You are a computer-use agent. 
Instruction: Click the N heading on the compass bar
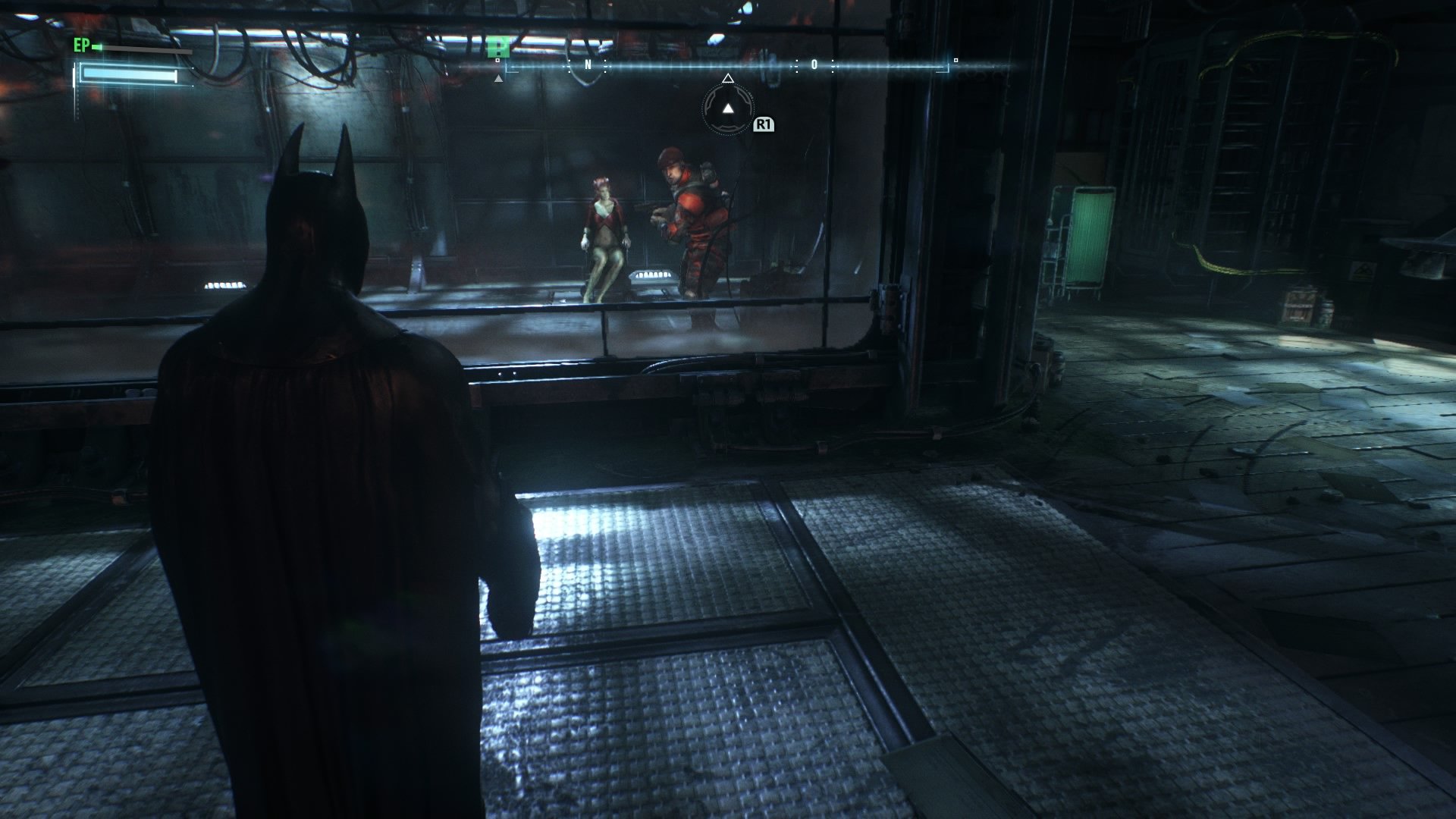[588, 64]
